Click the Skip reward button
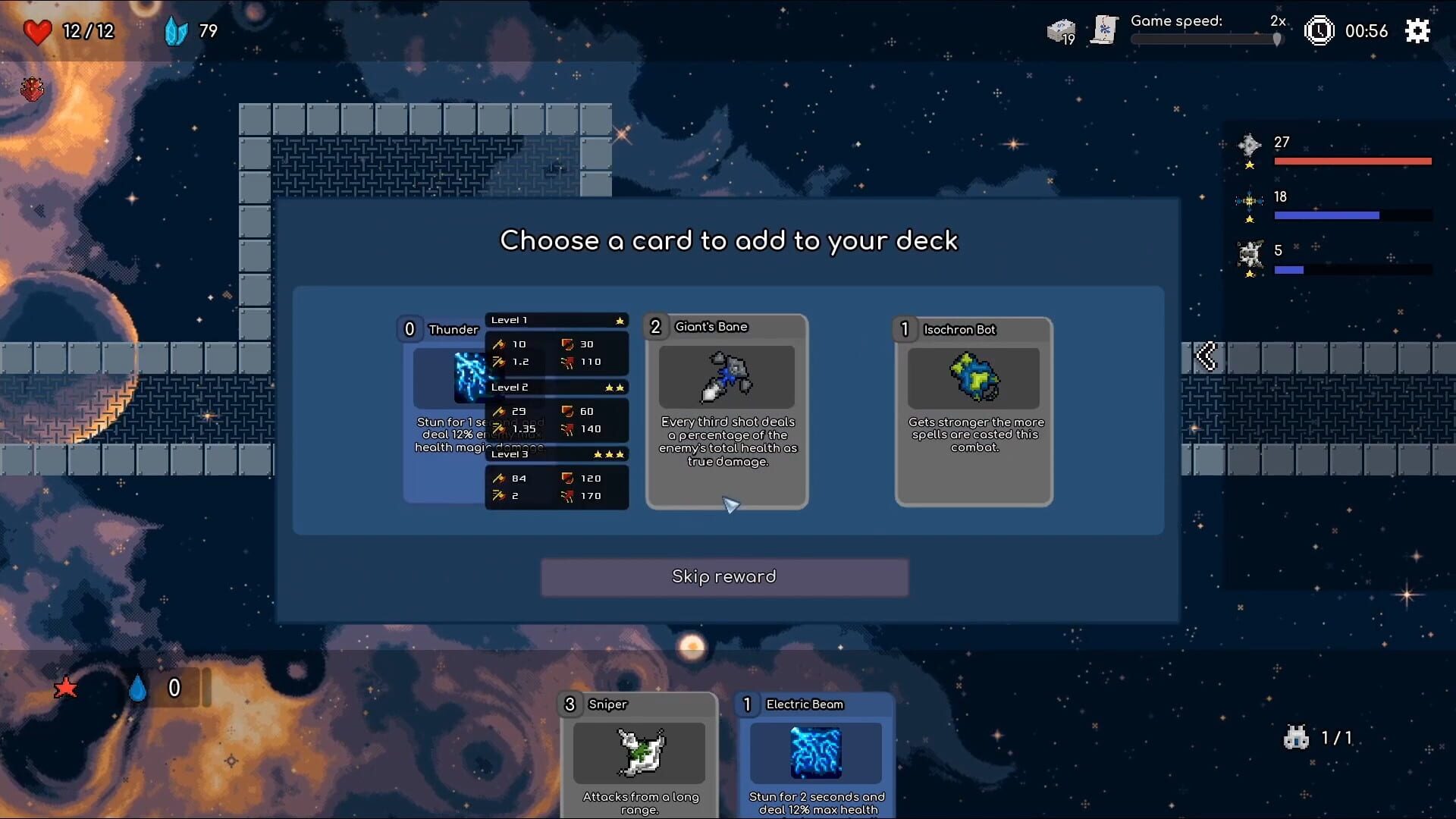1456x819 pixels. pos(723,576)
